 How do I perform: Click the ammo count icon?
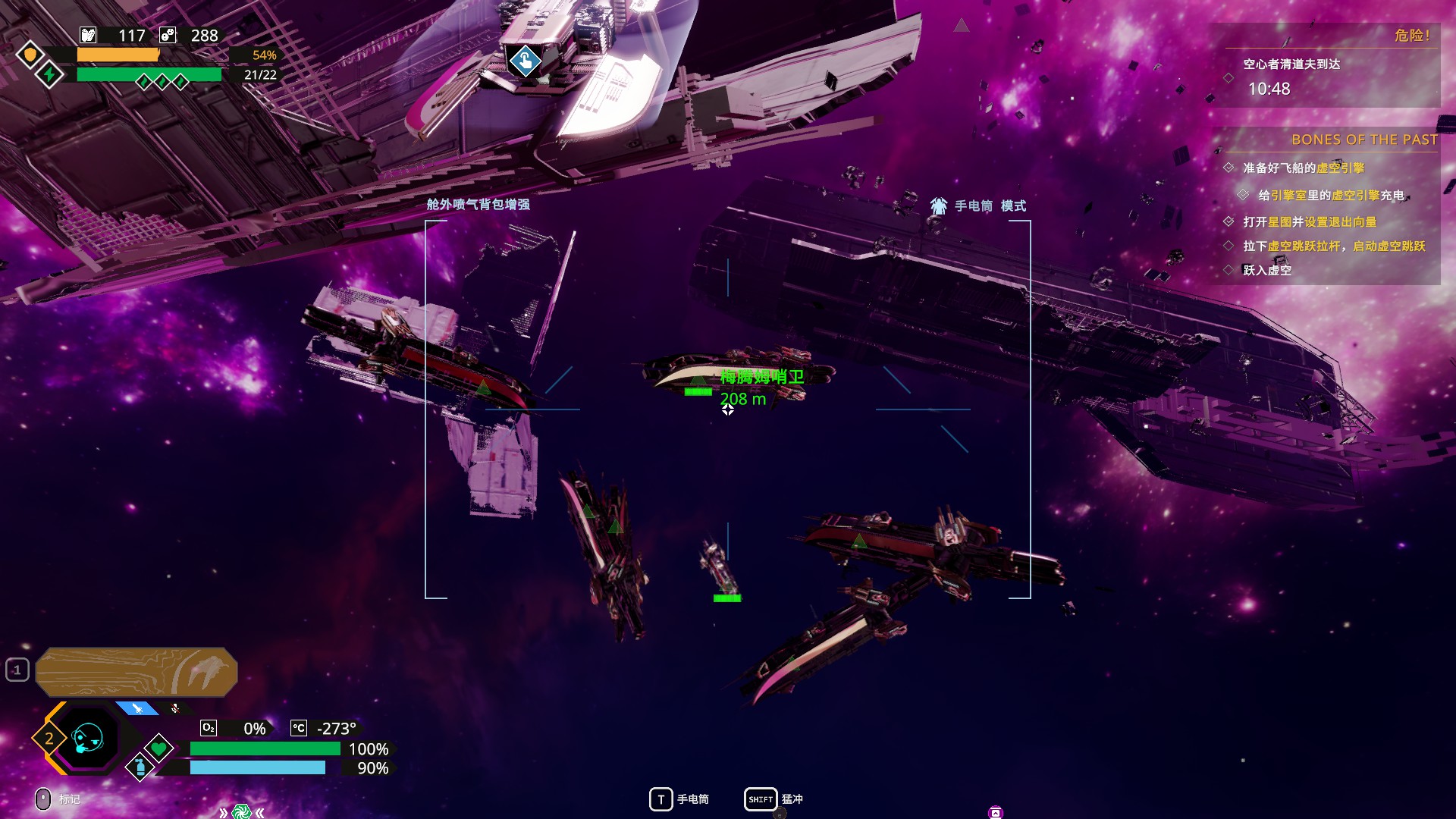point(89,35)
